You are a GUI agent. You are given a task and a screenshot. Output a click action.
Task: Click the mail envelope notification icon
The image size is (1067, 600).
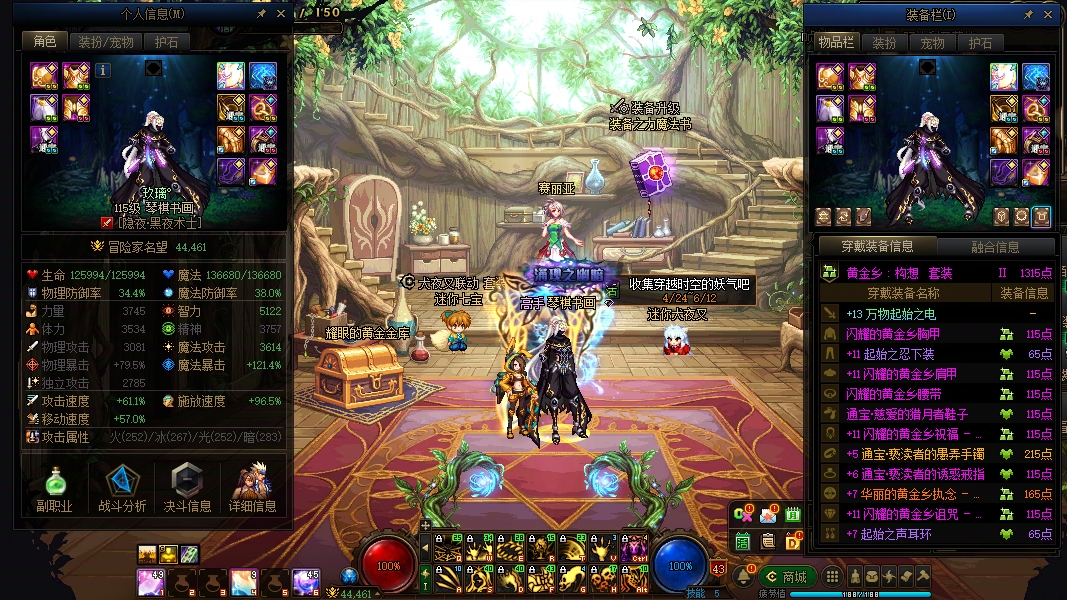(768, 515)
